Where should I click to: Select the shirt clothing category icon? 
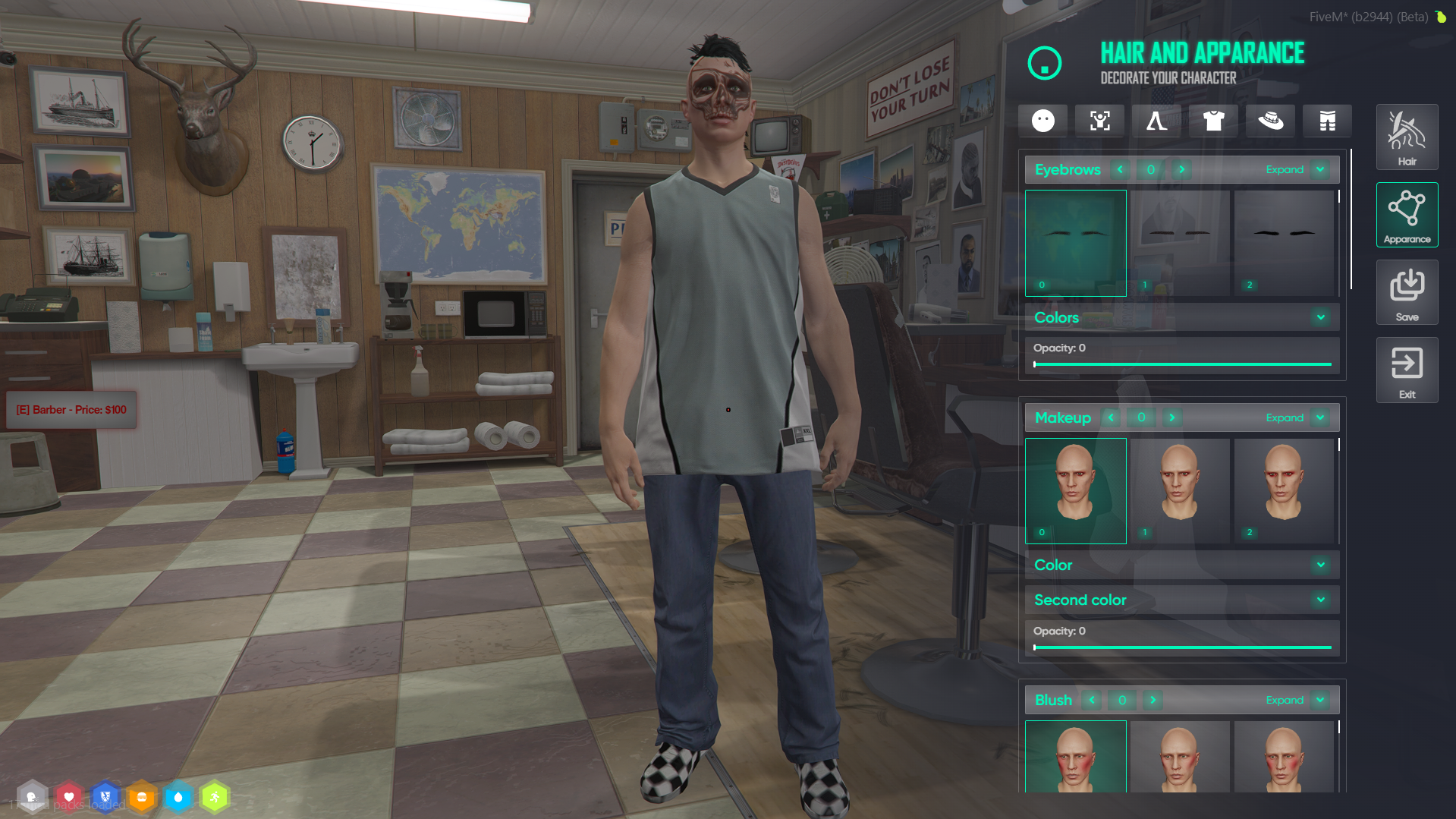click(1213, 121)
